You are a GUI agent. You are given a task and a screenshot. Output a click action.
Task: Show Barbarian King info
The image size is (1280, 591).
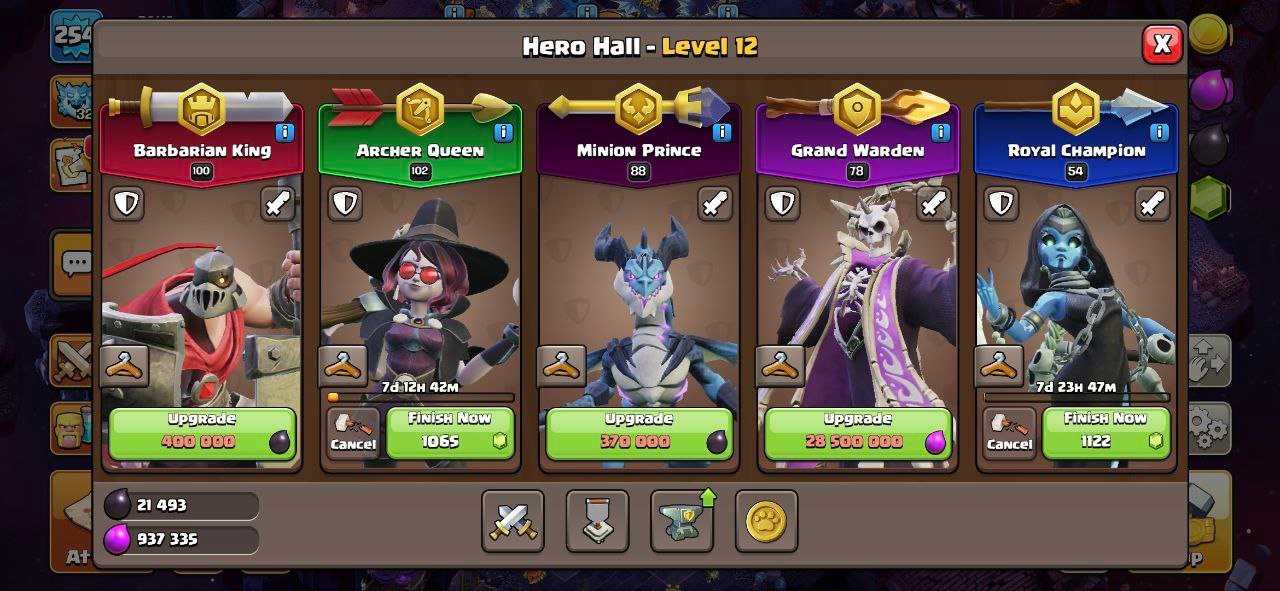coord(284,132)
